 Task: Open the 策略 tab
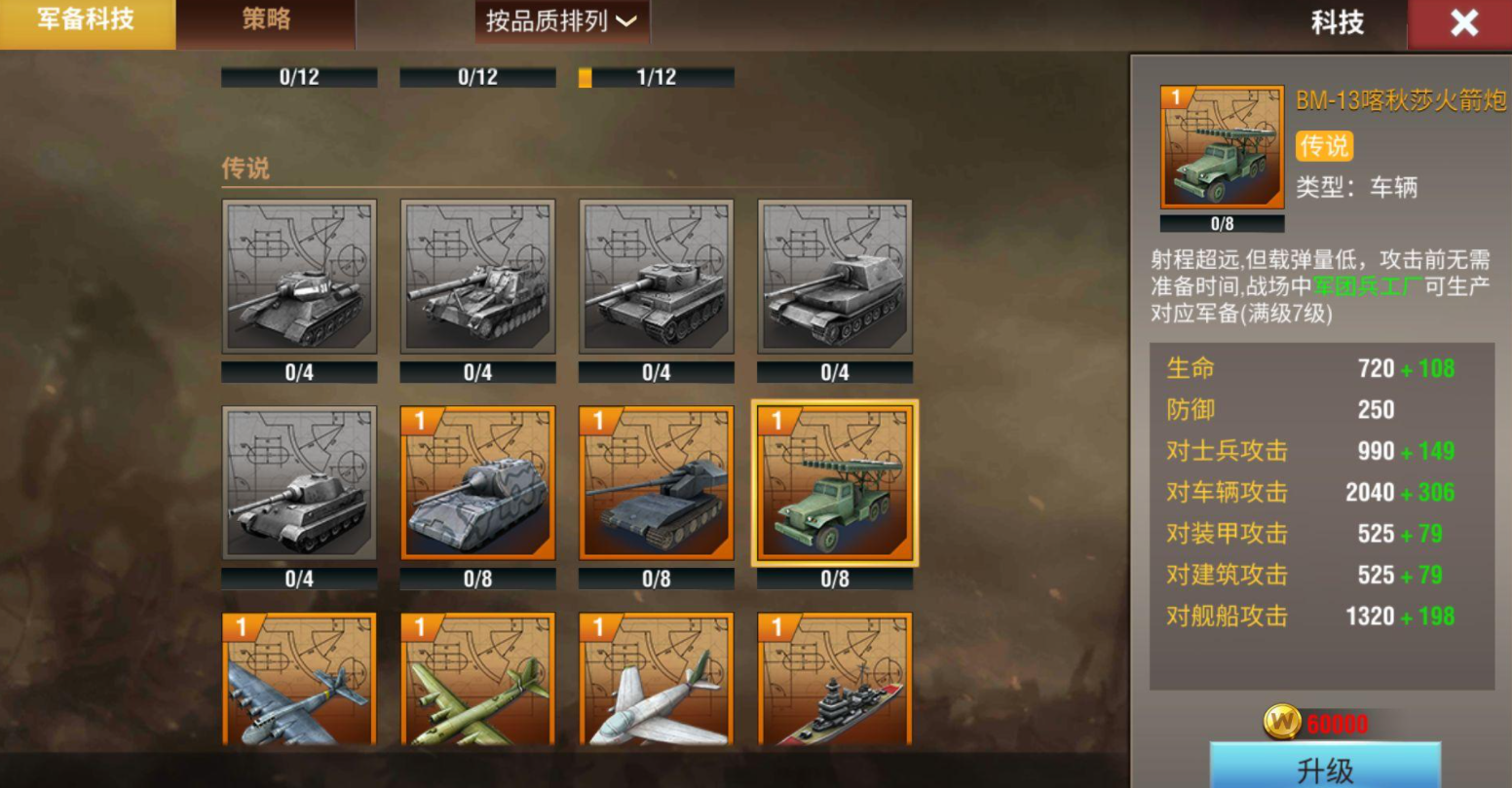[x=266, y=21]
